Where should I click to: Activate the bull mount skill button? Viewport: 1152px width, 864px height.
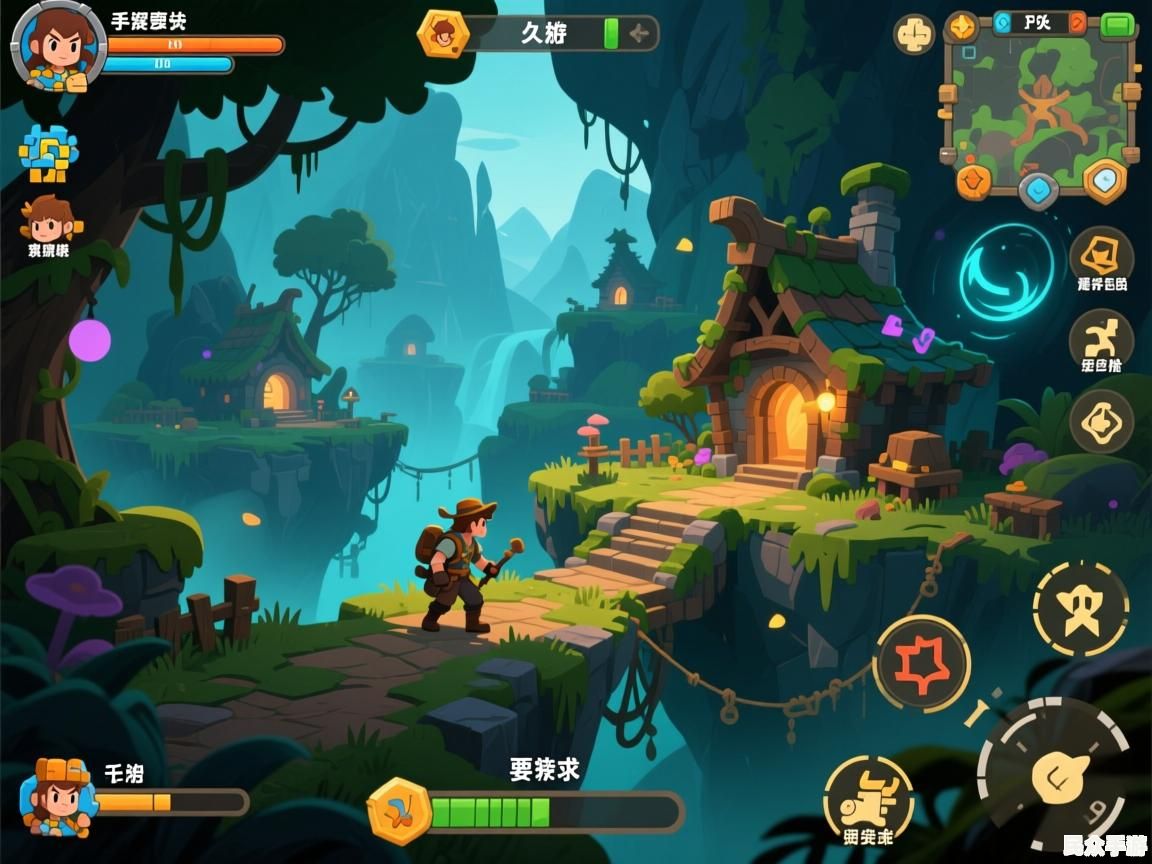coord(867,800)
